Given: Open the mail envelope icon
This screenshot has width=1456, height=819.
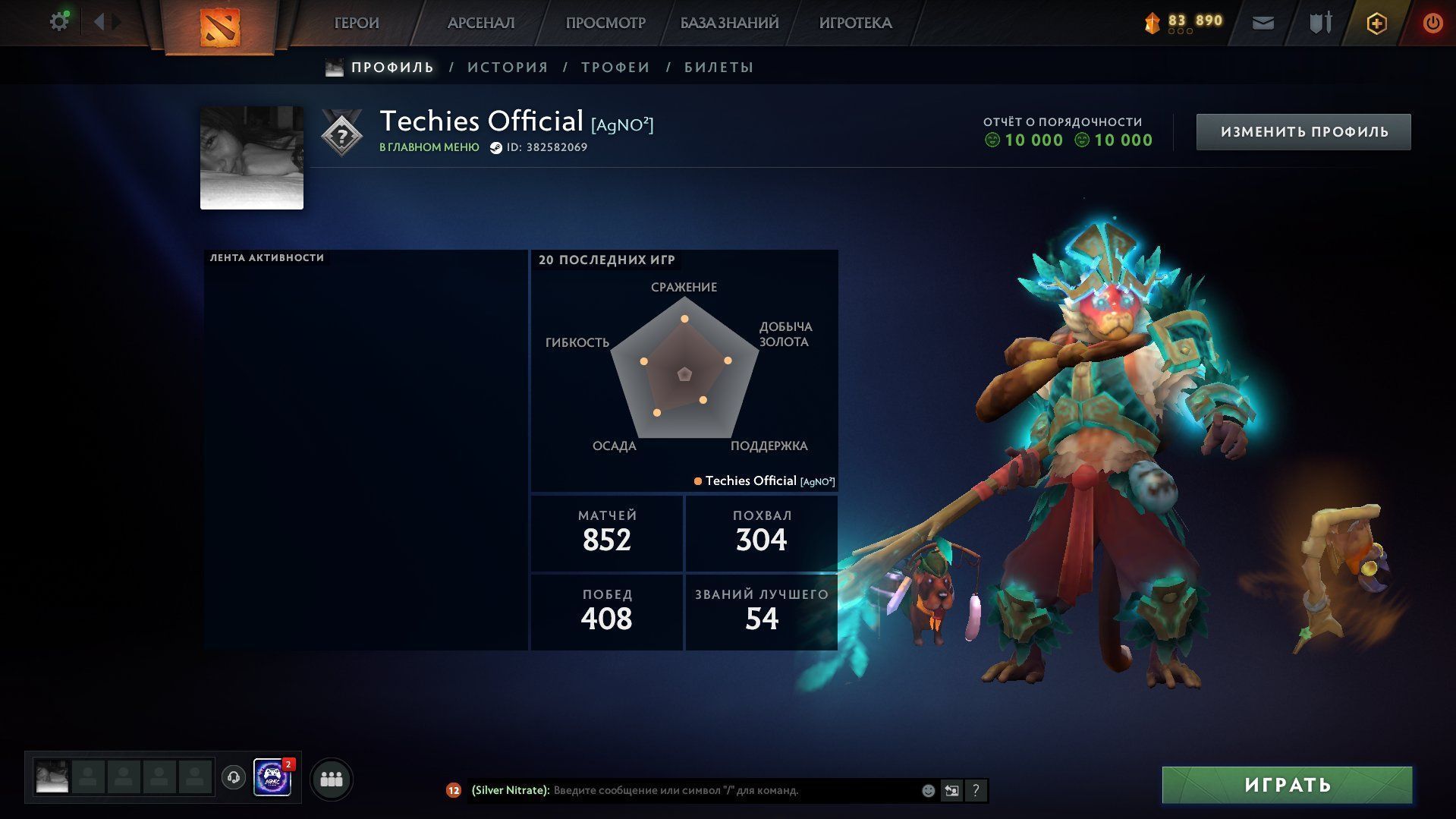Looking at the screenshot, I should (1263, 24).
